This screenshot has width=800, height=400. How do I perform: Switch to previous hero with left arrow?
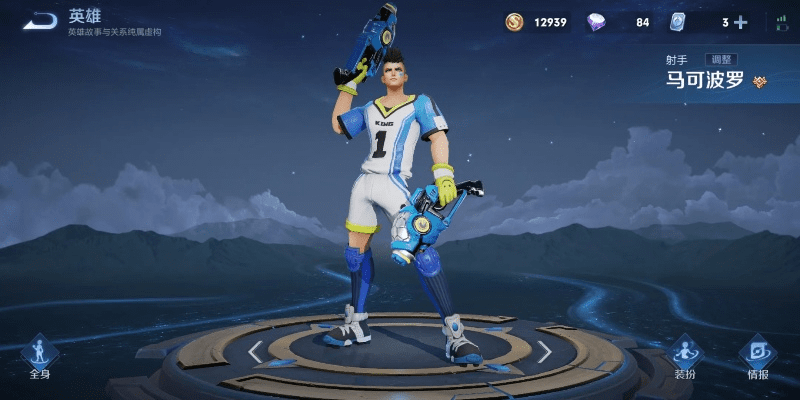click(x=256, y=351)
